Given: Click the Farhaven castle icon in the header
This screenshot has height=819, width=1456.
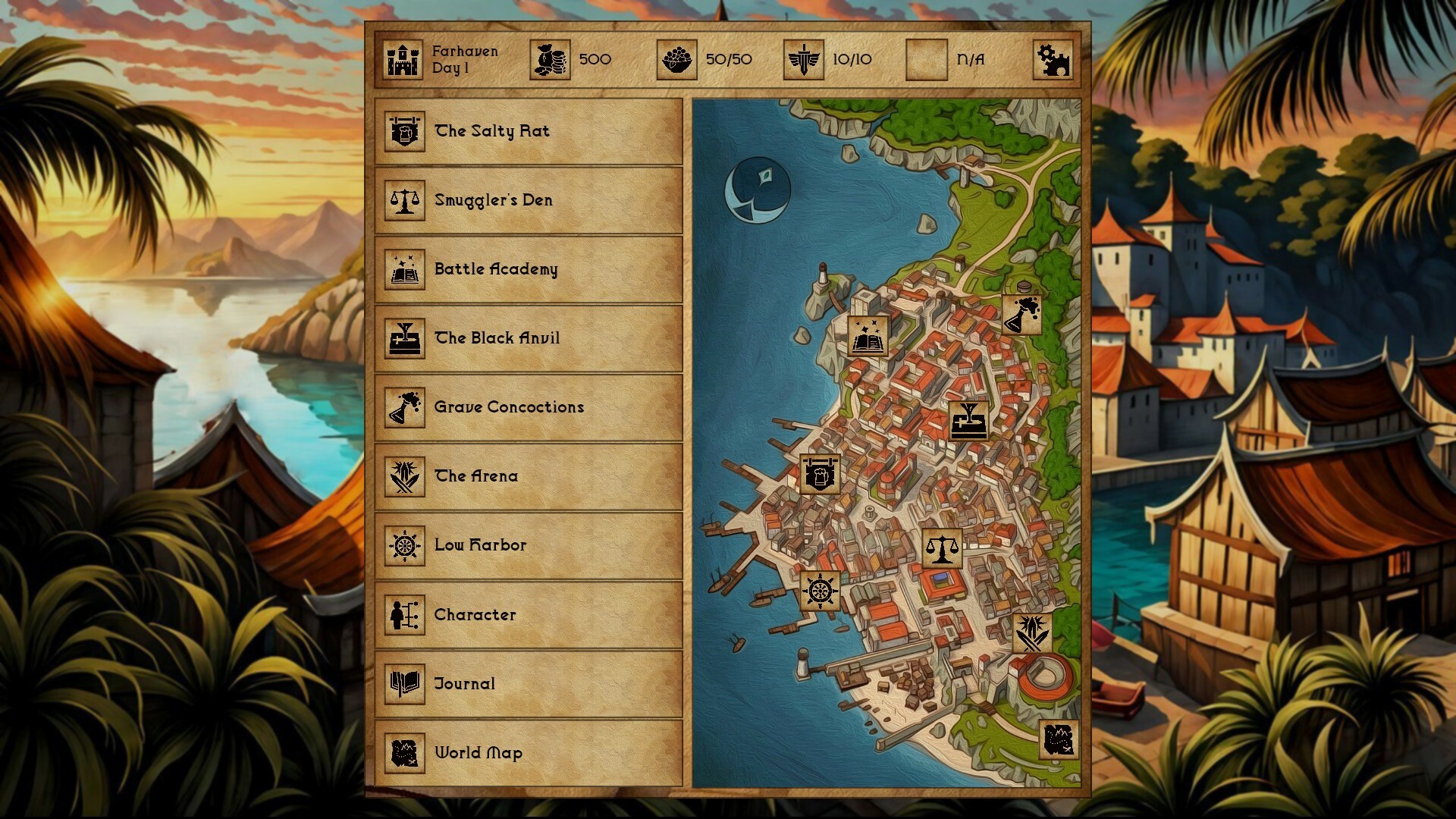Looking at the screenshot, I should point(402,59).
